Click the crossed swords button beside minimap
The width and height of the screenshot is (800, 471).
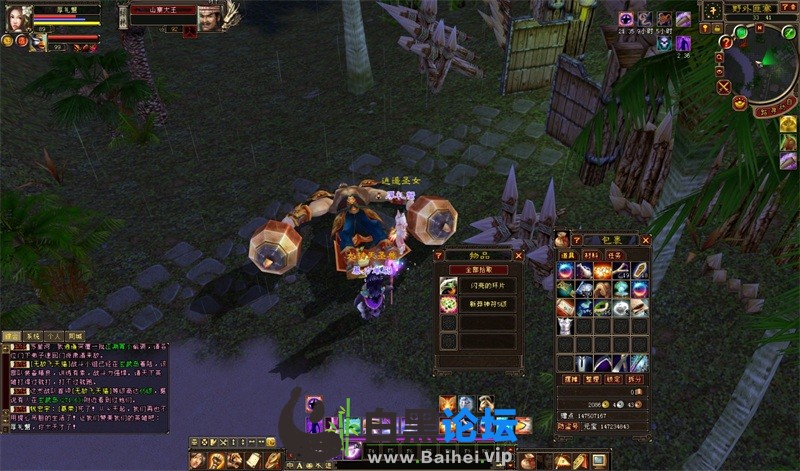click(x=722, y=86)
